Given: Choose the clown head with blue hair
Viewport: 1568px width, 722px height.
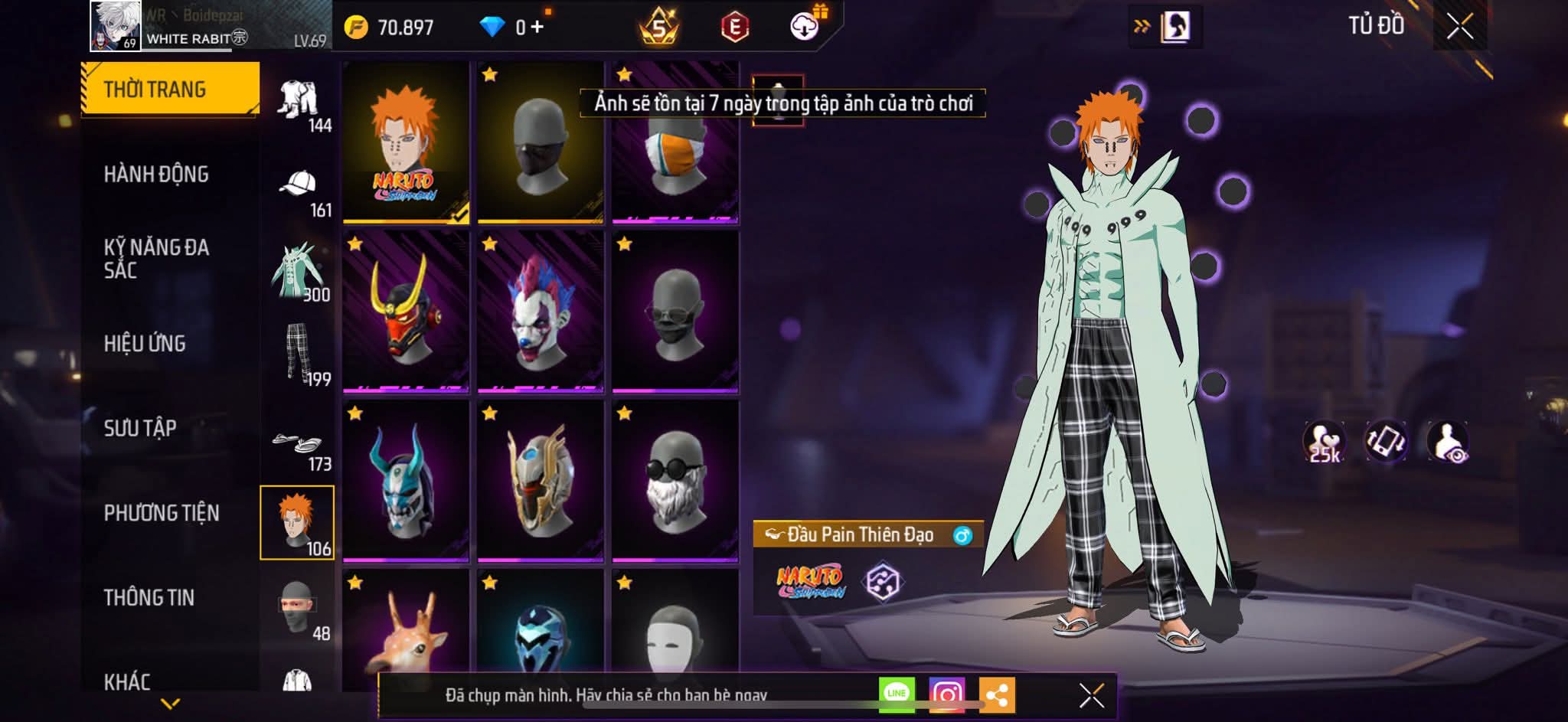Looking at the screenshot, I should tap(541, 312).
